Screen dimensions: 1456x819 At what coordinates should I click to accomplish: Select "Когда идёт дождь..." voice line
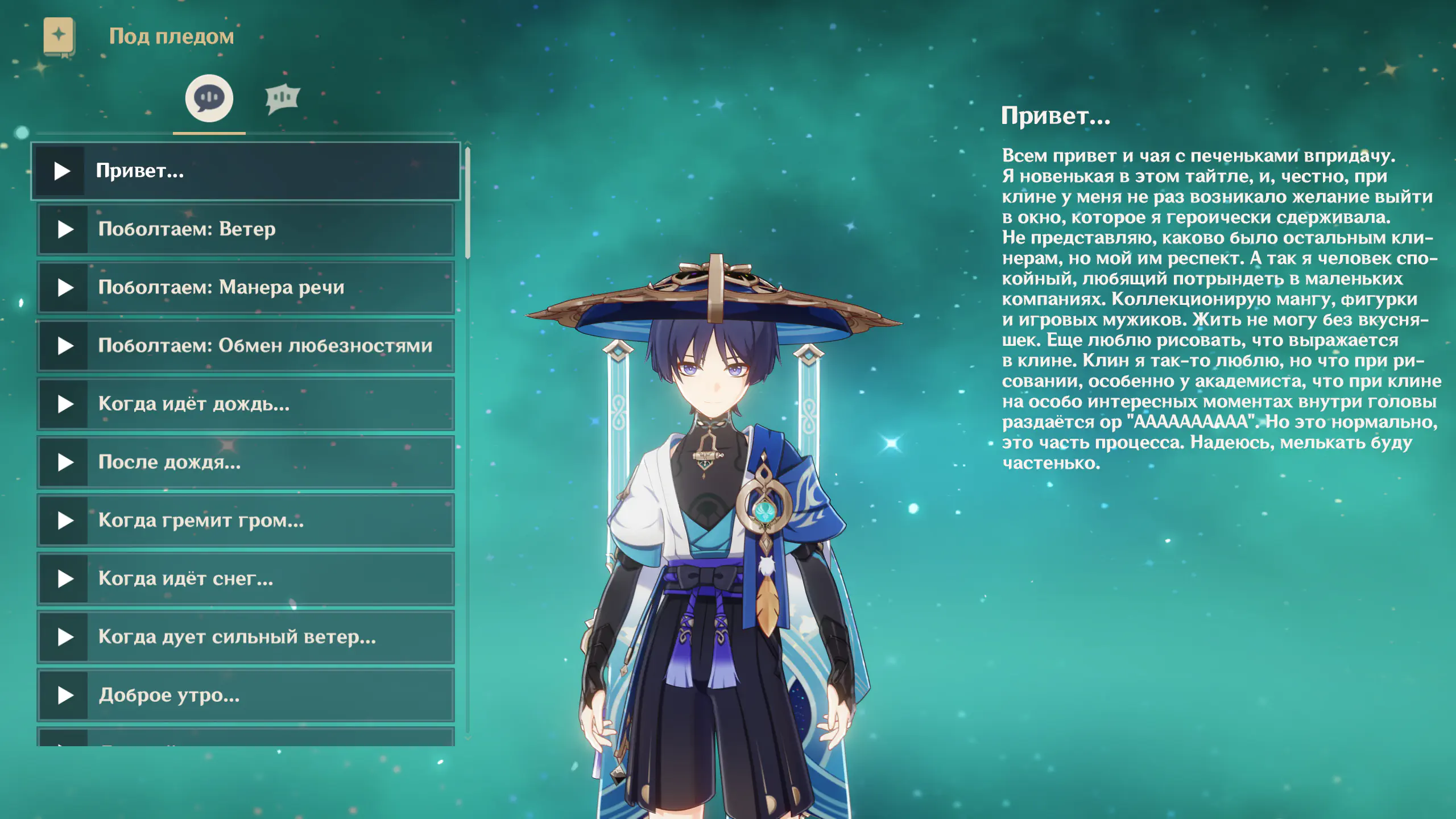[246, 404]
